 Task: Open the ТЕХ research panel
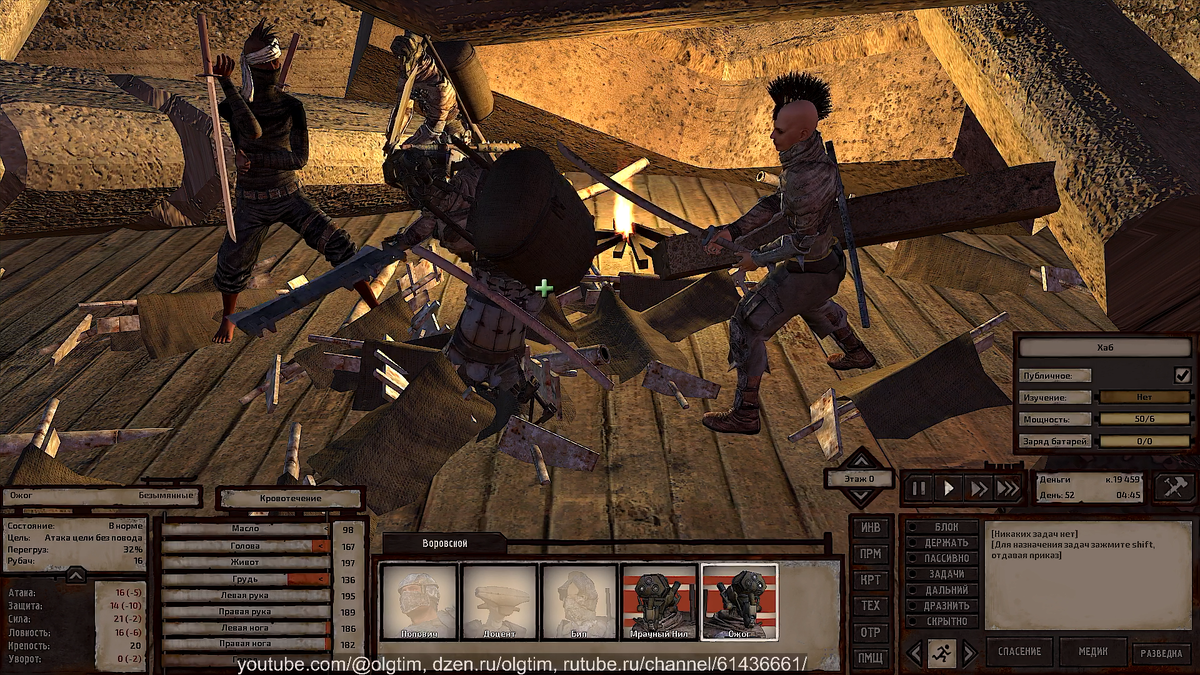[870, 605]
